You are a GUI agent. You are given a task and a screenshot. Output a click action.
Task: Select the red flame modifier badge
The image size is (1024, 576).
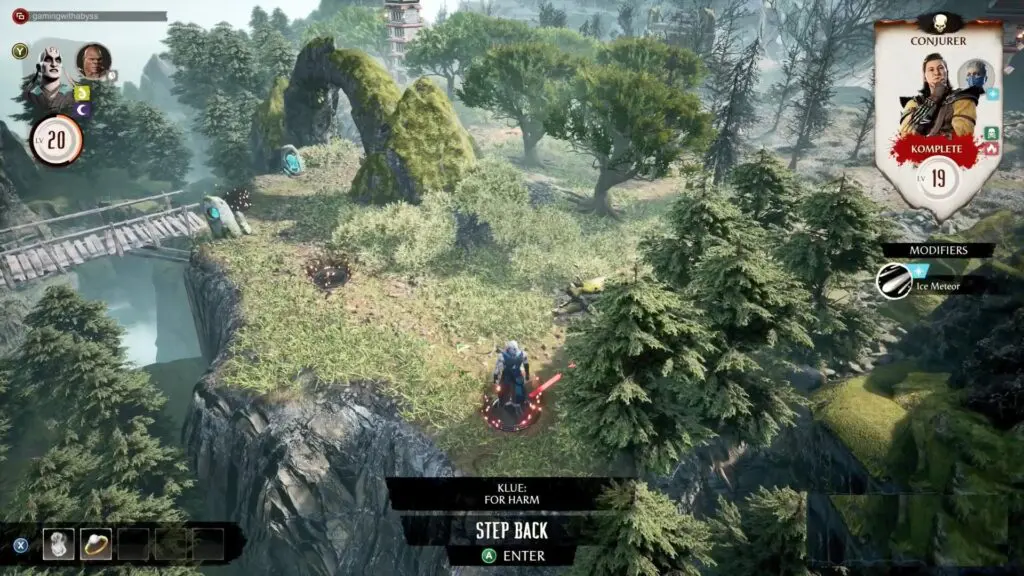(991, 148)
